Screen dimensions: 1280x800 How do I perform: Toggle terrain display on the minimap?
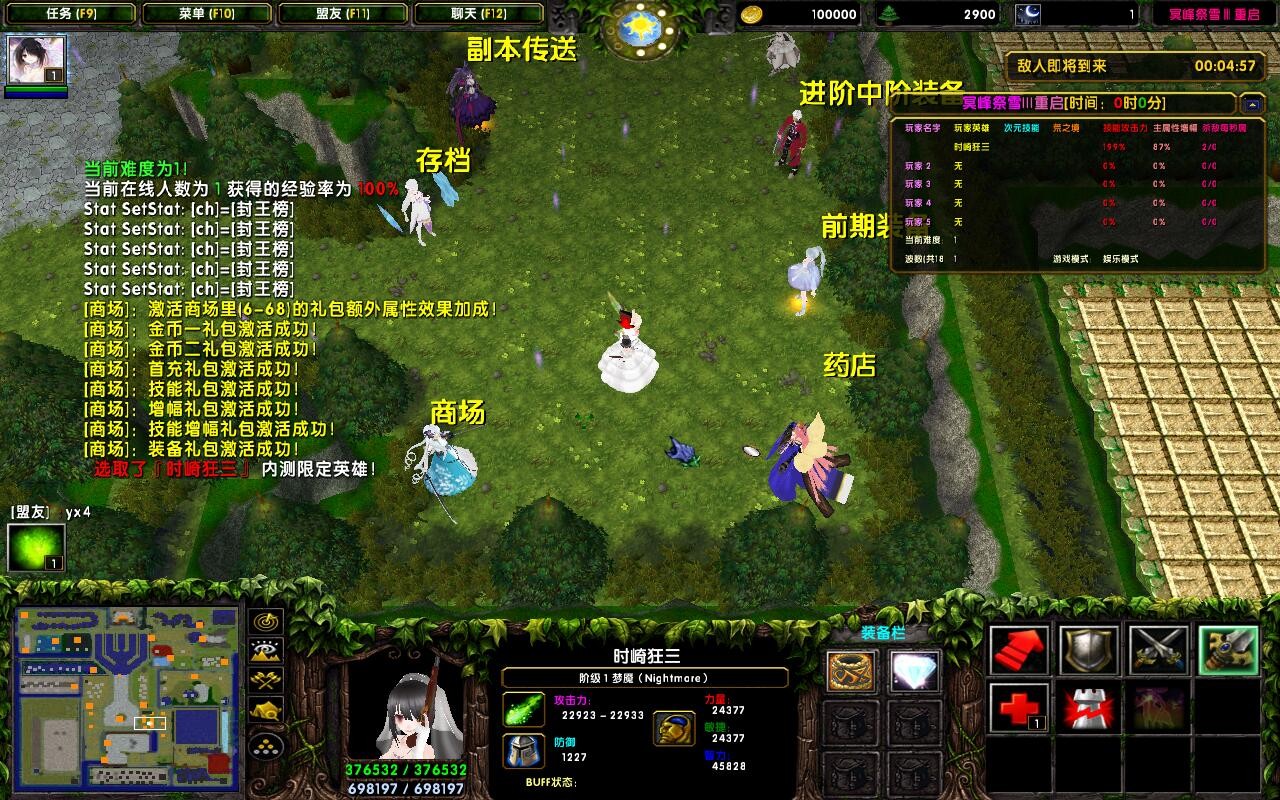click(265, 650)
